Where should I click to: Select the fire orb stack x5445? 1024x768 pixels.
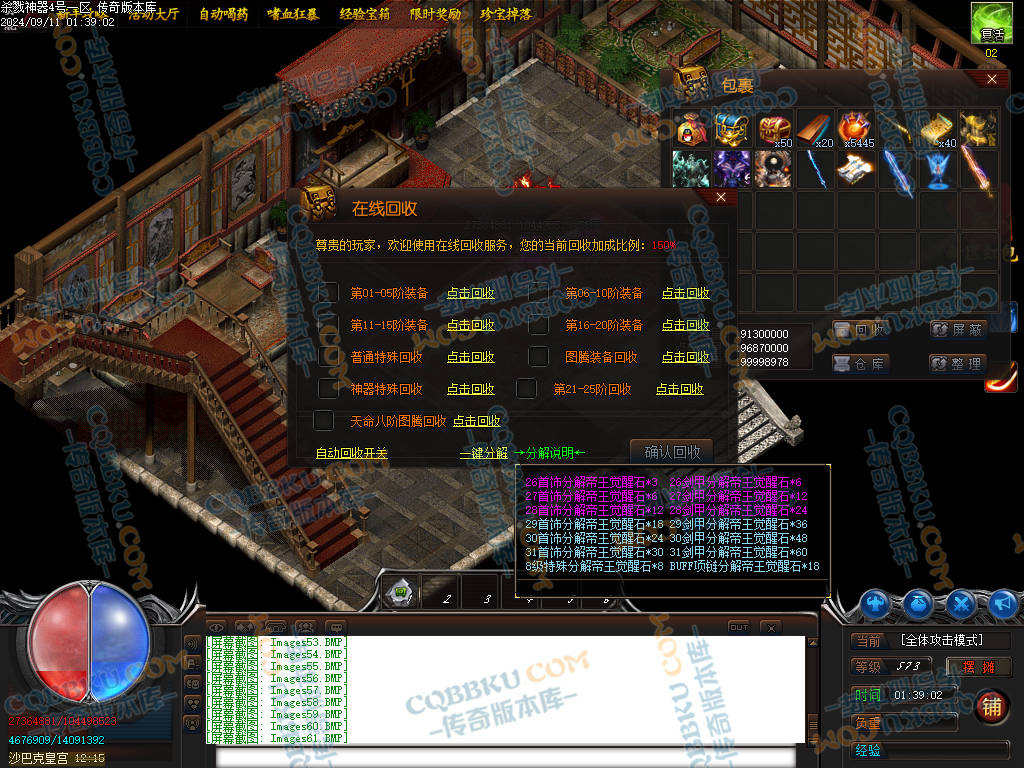pos(855,130)
